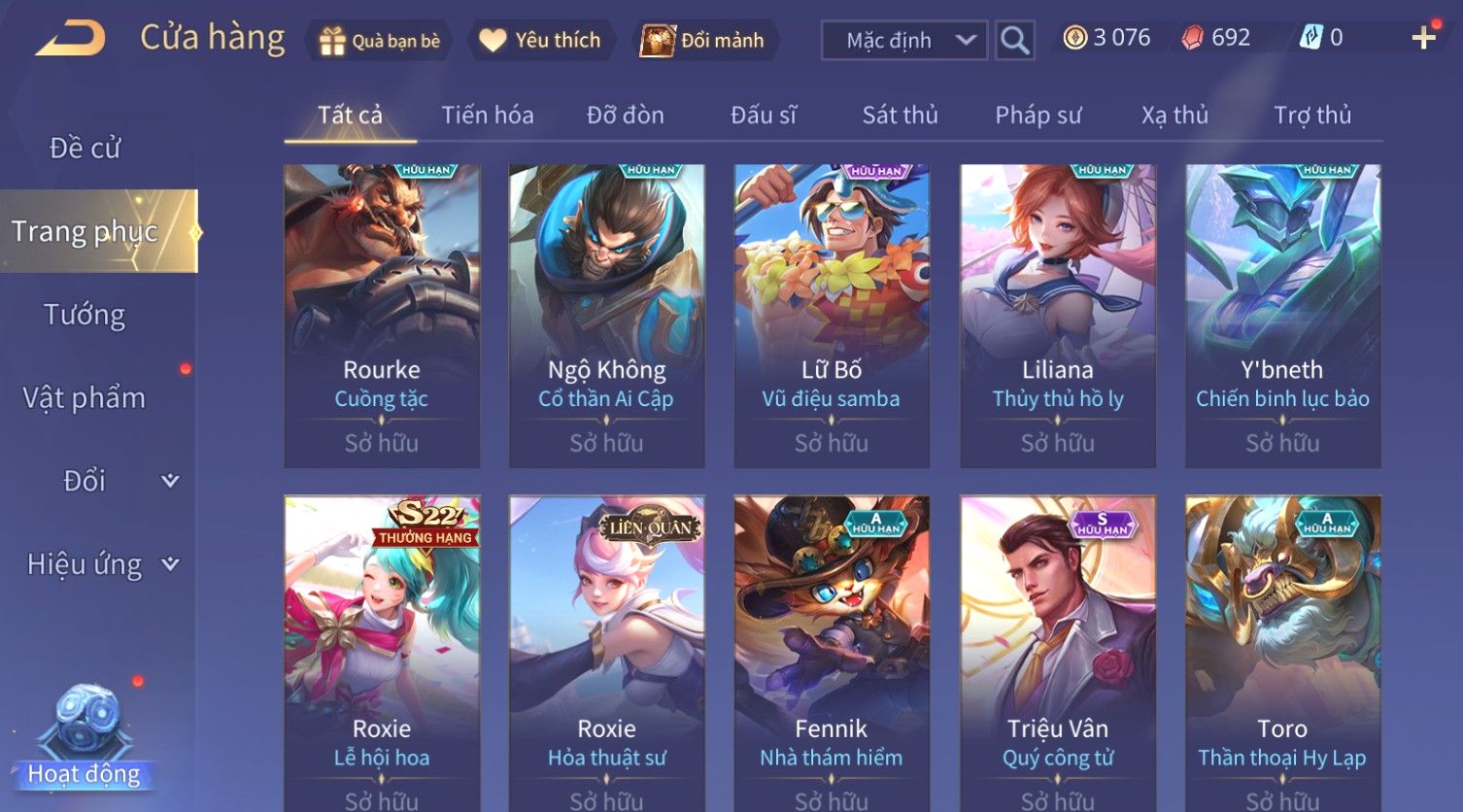This screenshot has height=812, width=1463.
Task: Add currency with the plus button
Action: (1423, 39)
